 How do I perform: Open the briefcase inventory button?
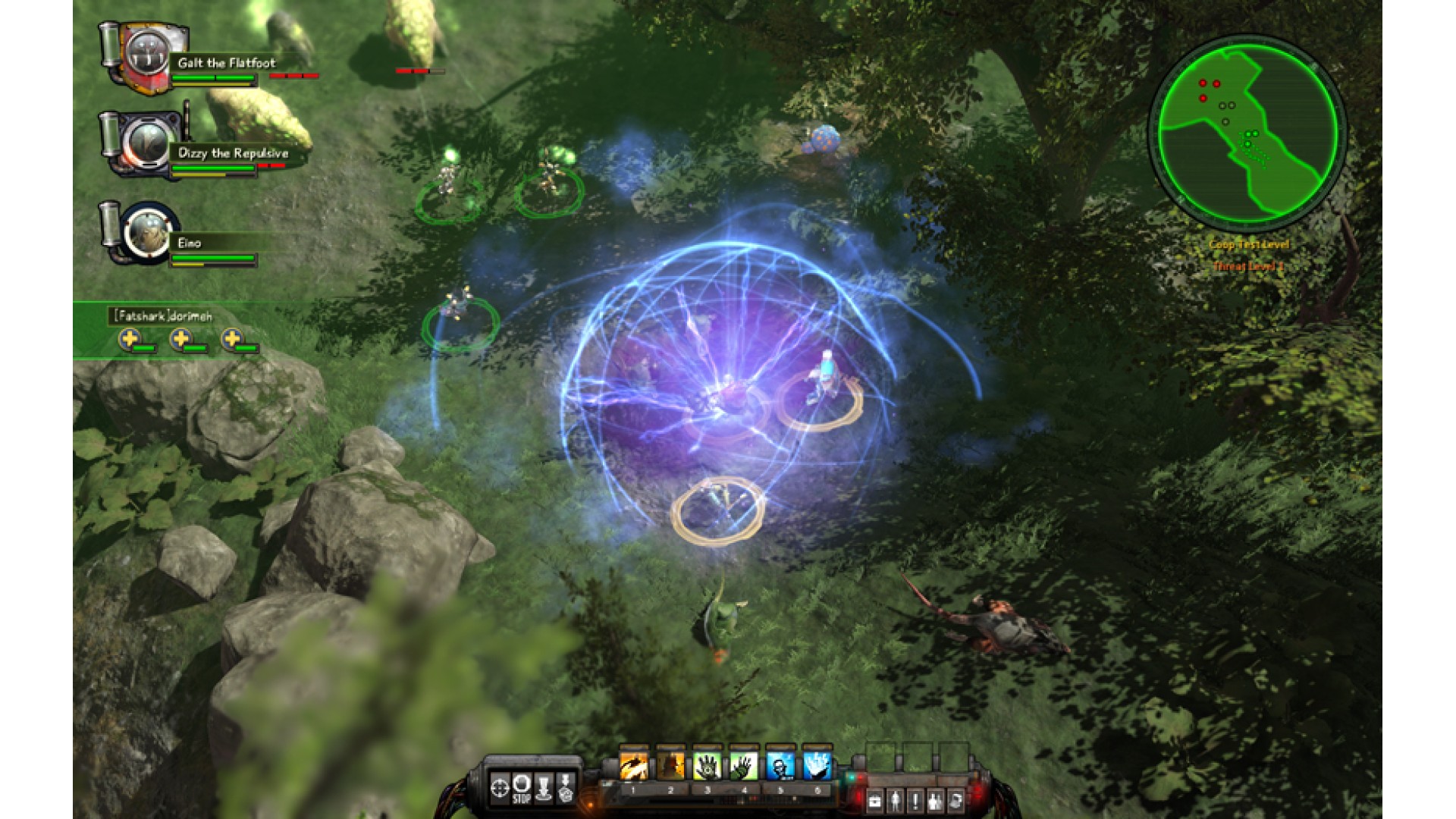(x=875, y=801)
